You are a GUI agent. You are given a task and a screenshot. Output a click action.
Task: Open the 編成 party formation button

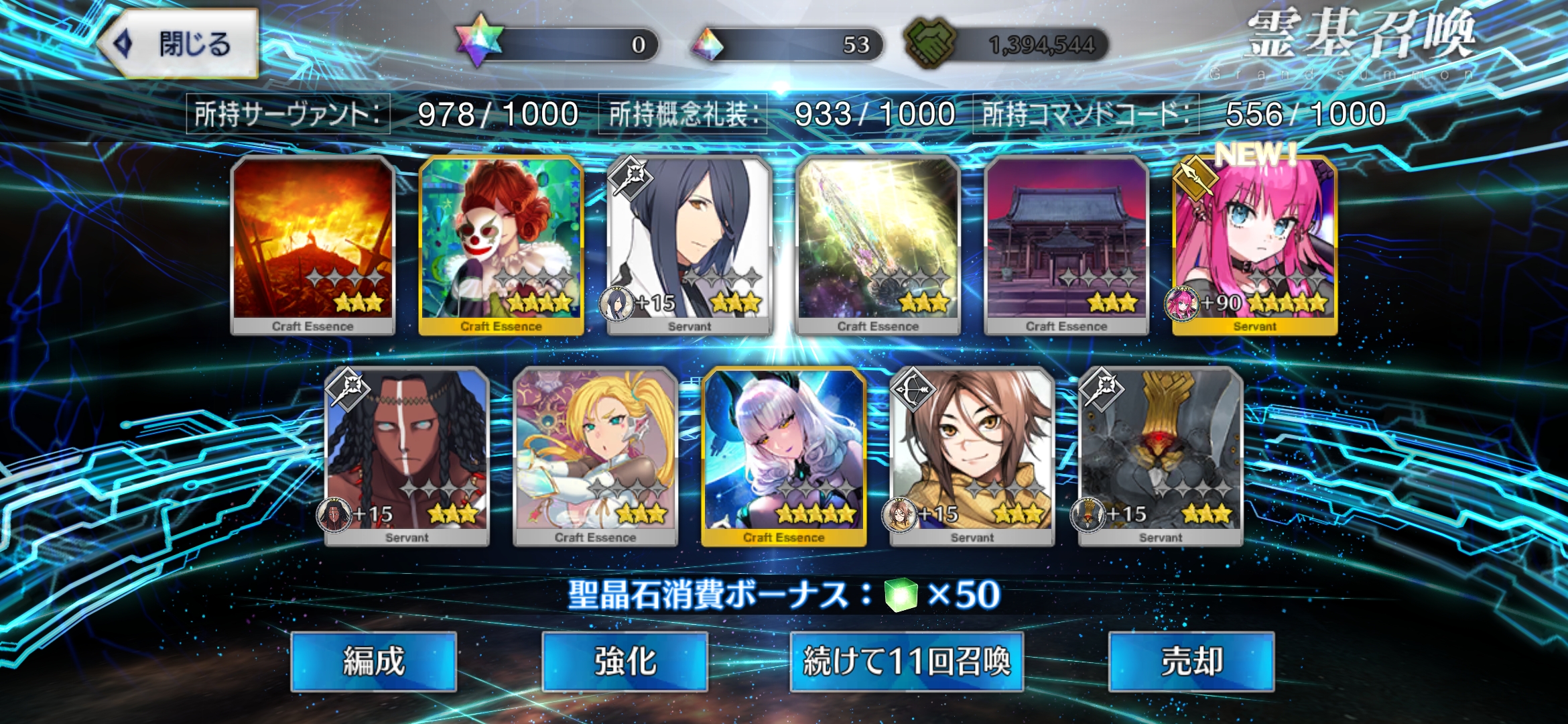point(373,662)
